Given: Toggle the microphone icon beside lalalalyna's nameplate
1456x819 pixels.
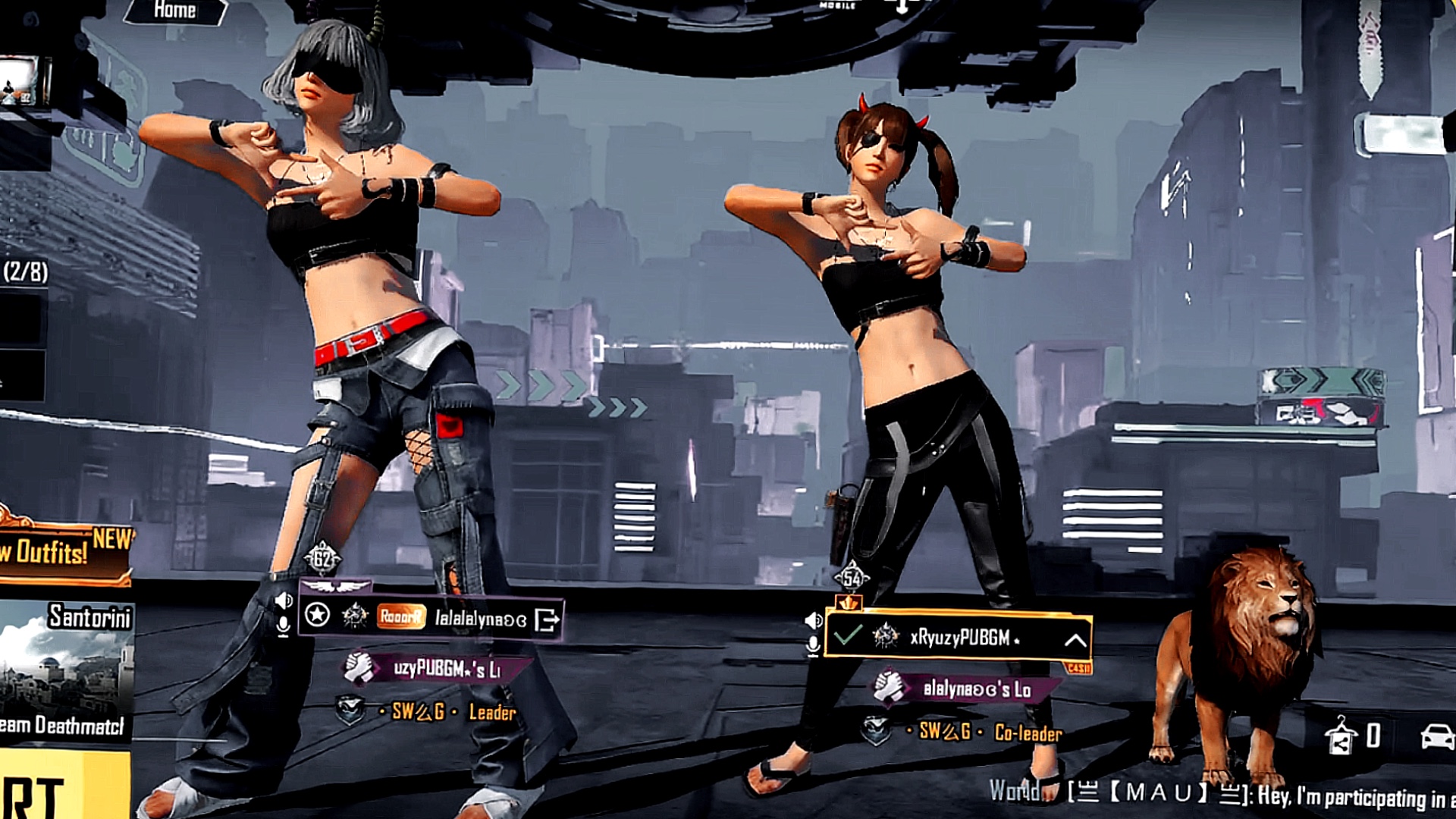Looking at the screenshot, I should coord(284,626).
